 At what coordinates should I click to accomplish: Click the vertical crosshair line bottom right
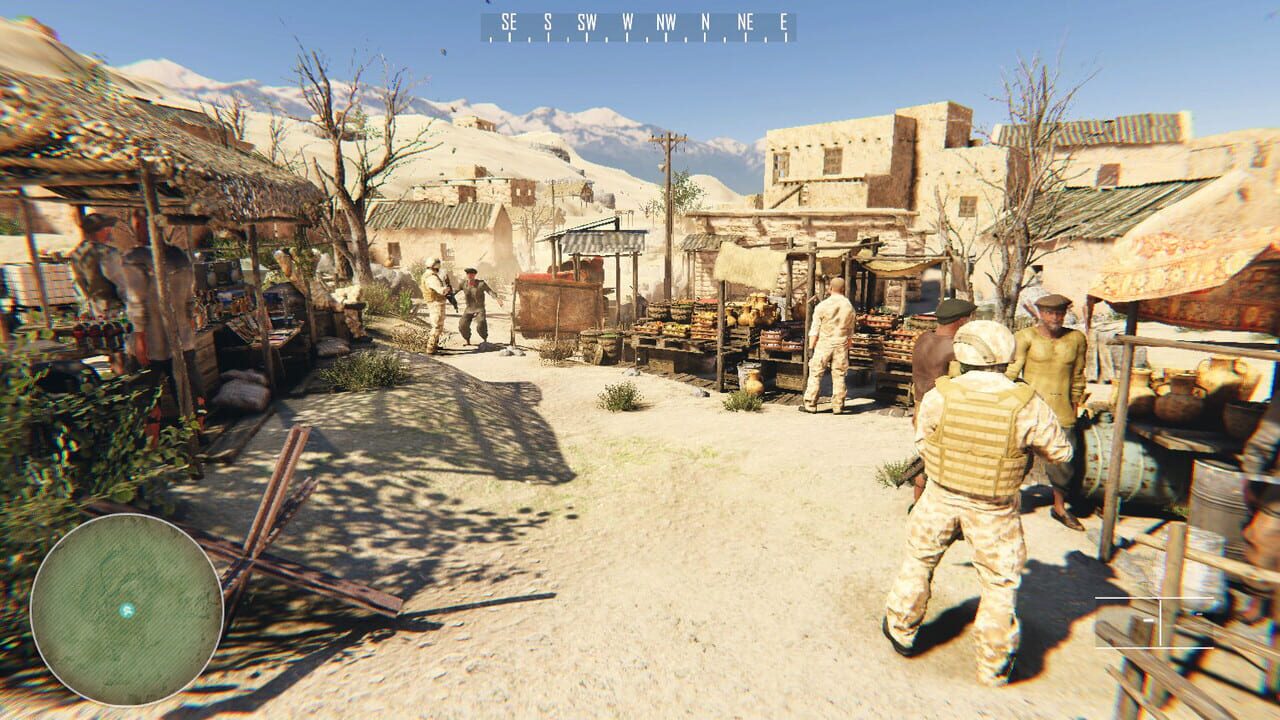tap(1160, 625)
